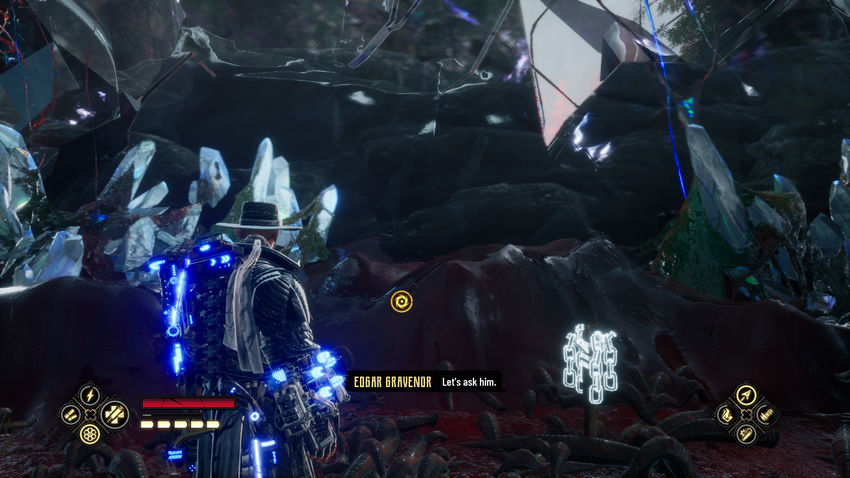Choose the revolver cylinder weapon icon
The width and height of the screenshot is (850, 478).
click(89, 433)
